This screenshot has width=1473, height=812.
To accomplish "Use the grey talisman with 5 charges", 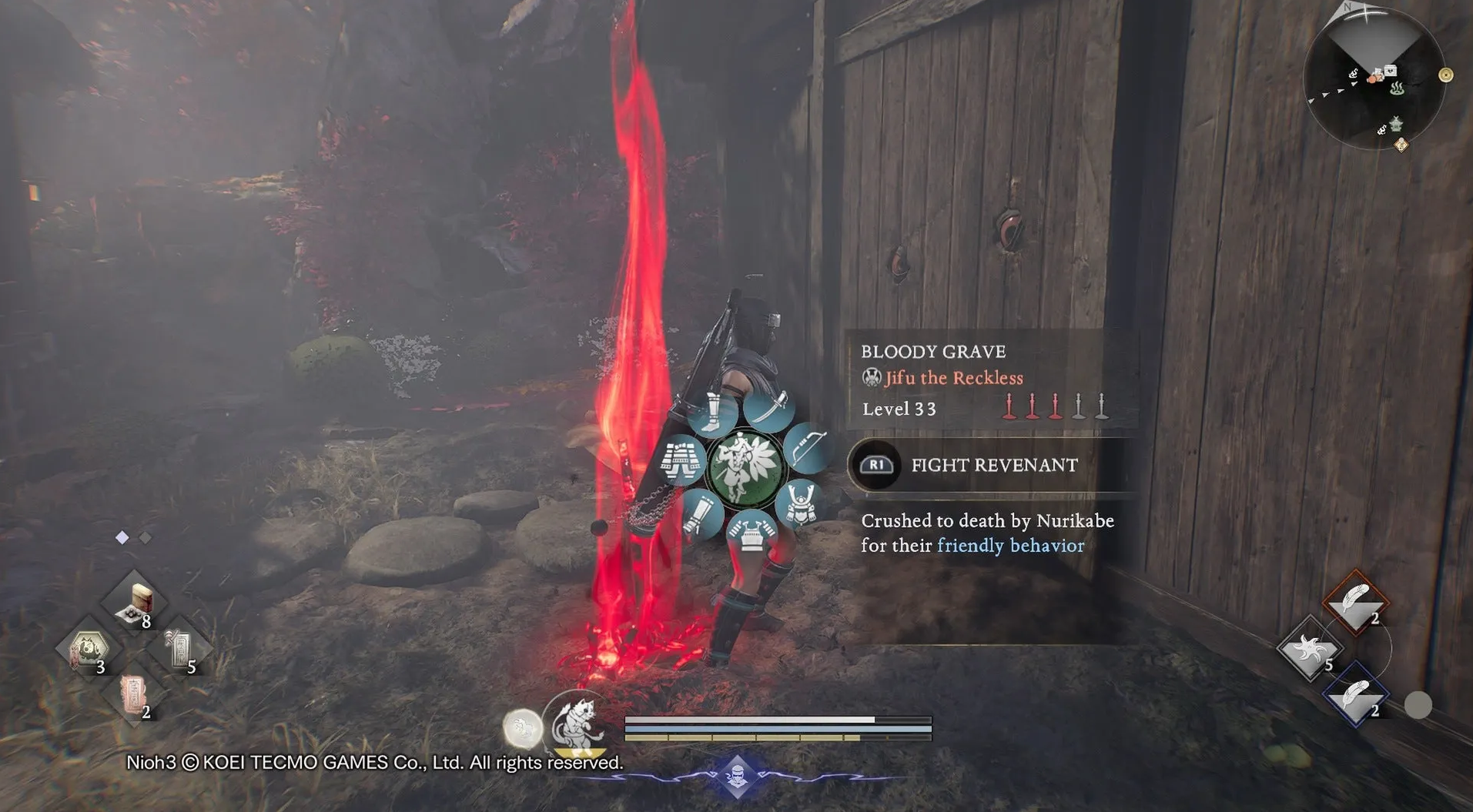I will point(179,649).
